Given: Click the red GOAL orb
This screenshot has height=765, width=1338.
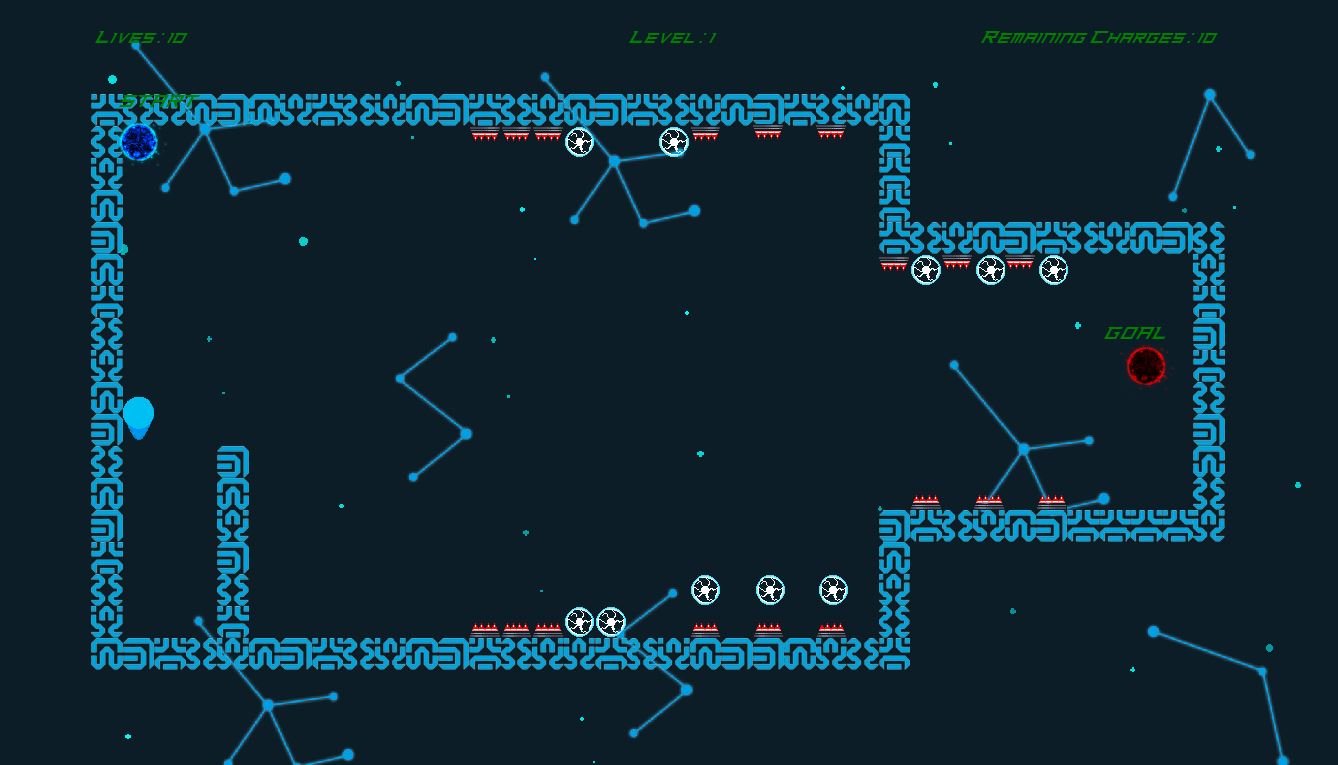Looking at the screenshot, I should point(1145,367).
